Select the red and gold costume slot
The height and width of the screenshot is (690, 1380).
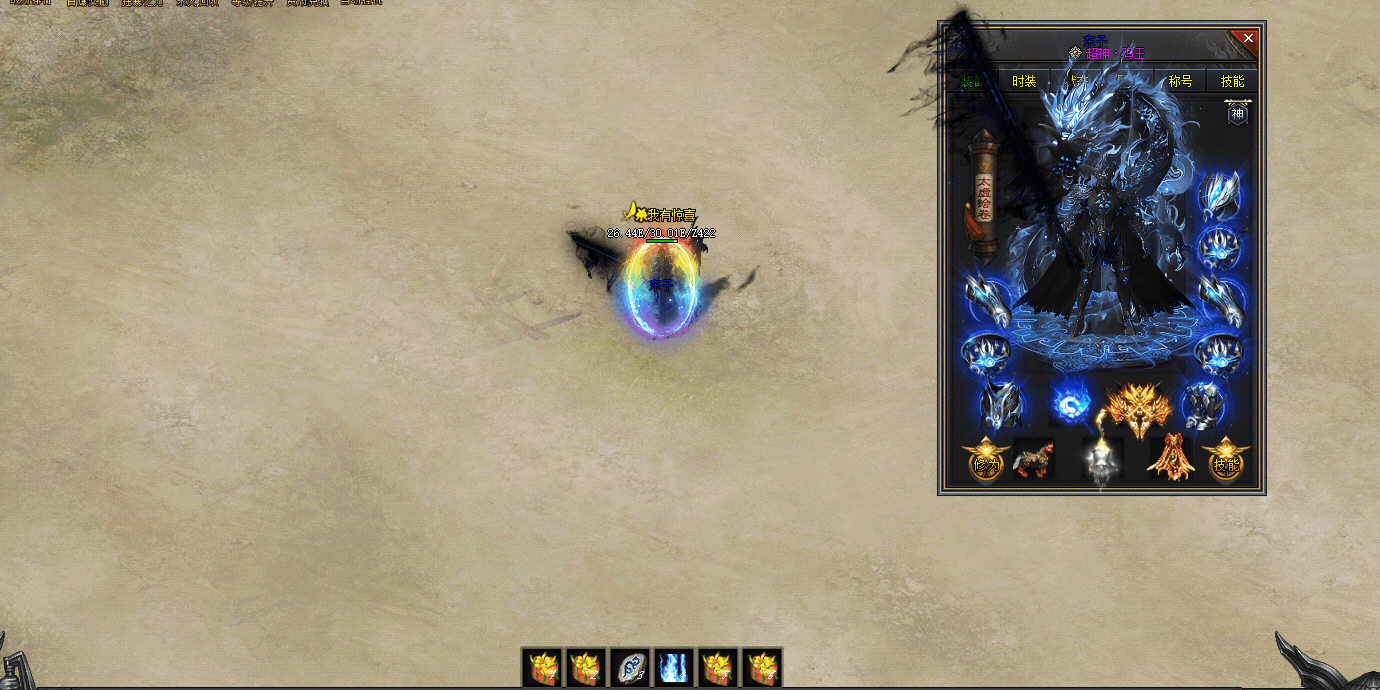coord(1168,460)
